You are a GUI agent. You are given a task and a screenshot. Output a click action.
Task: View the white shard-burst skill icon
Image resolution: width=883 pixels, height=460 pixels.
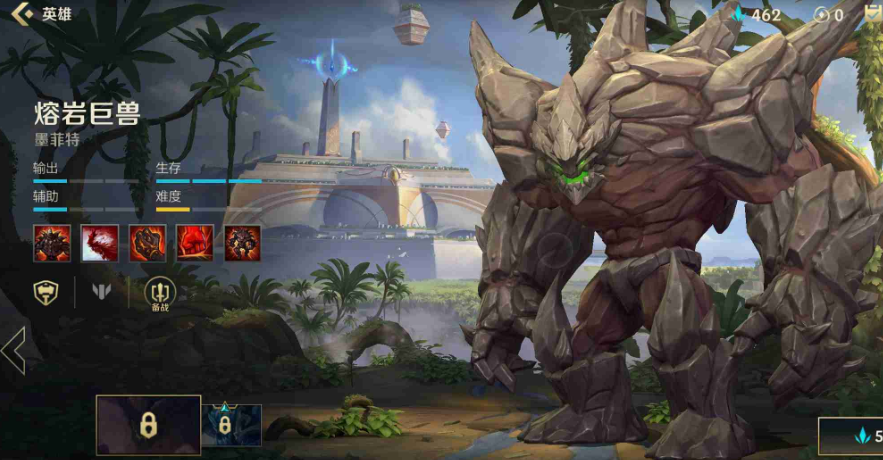coord(100,243)
